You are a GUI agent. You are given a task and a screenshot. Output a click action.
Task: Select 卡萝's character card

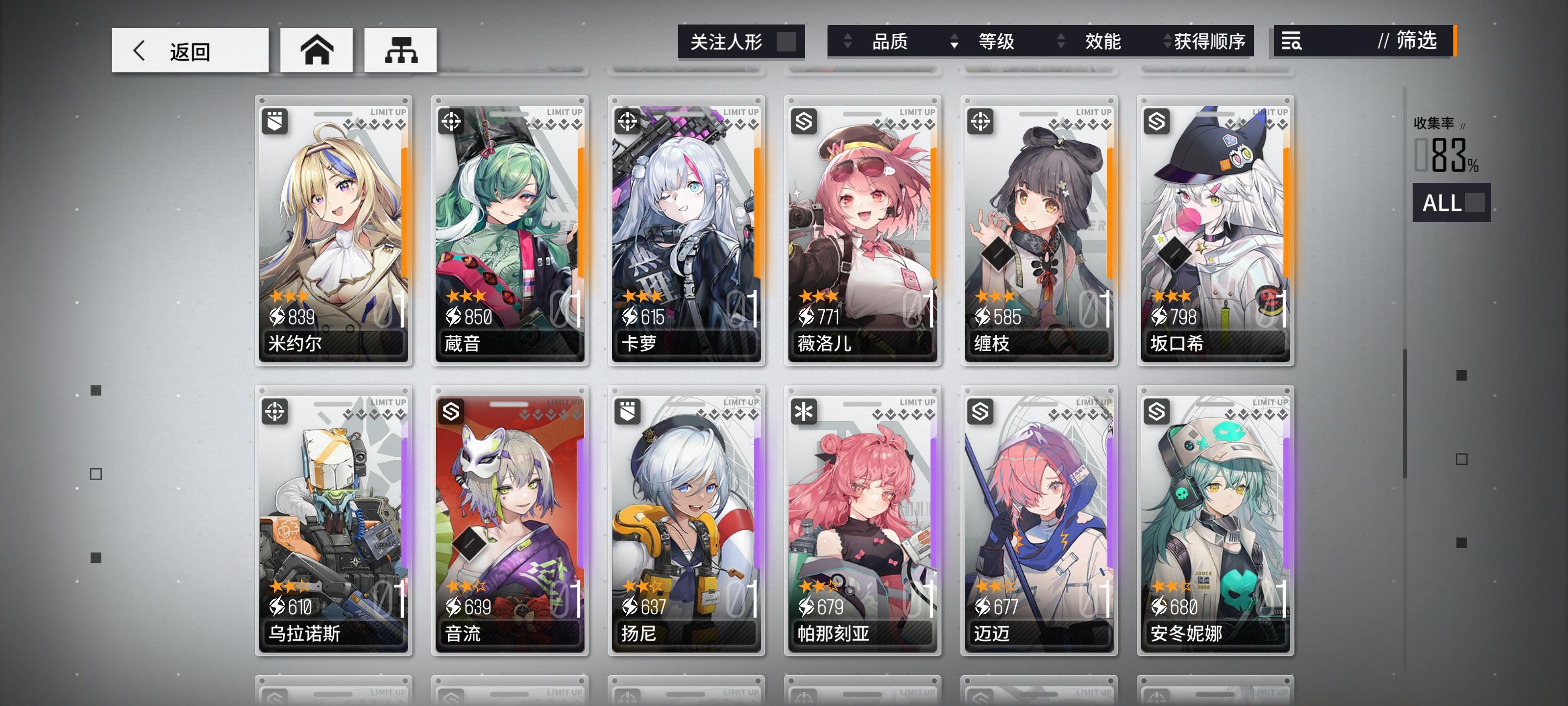click(x=686, y=231)
